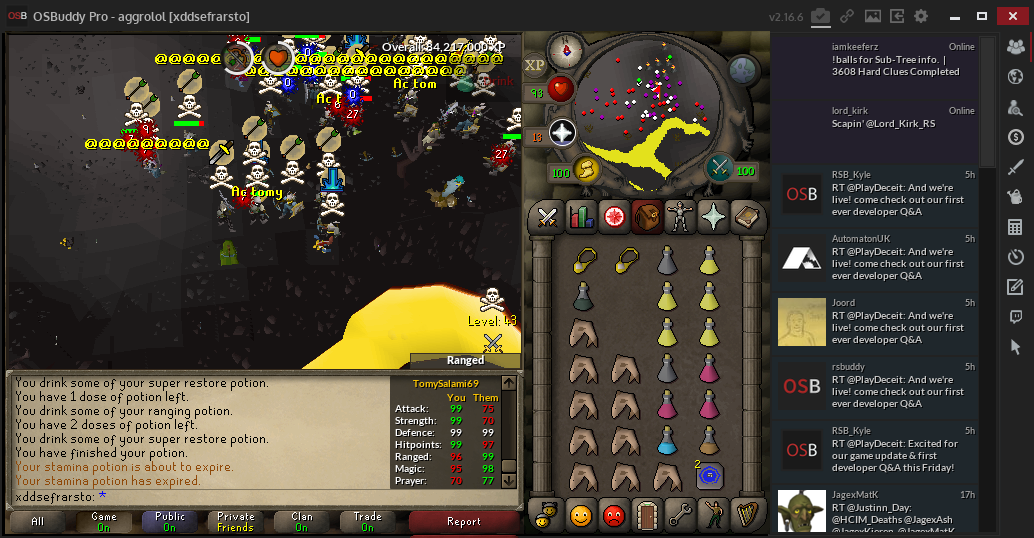Select the Public chat filter
The width and height of the screenshot is (1034, 538).
170,521
